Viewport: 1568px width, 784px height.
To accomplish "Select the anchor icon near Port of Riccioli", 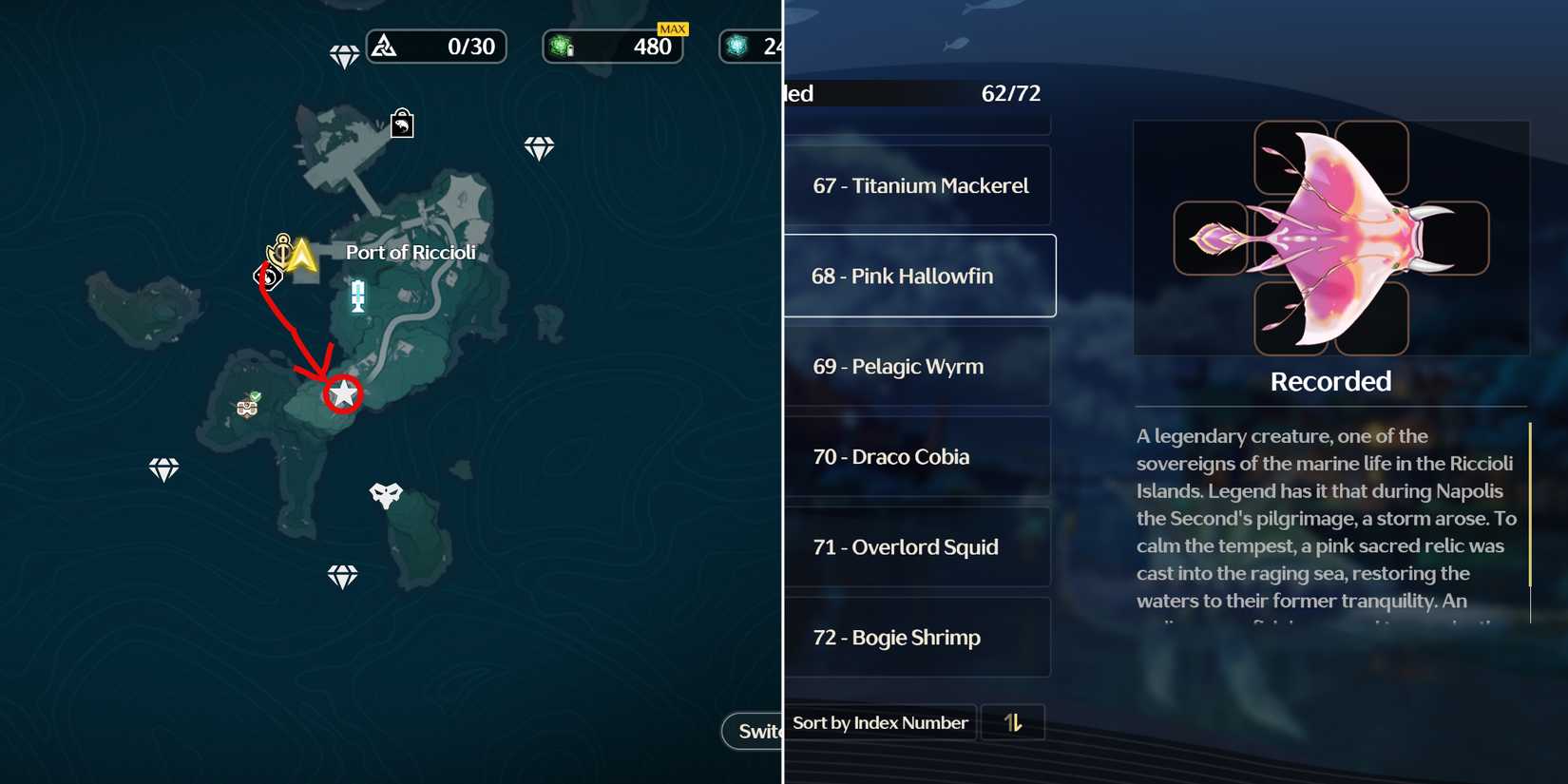I will (x=279, y=251).
